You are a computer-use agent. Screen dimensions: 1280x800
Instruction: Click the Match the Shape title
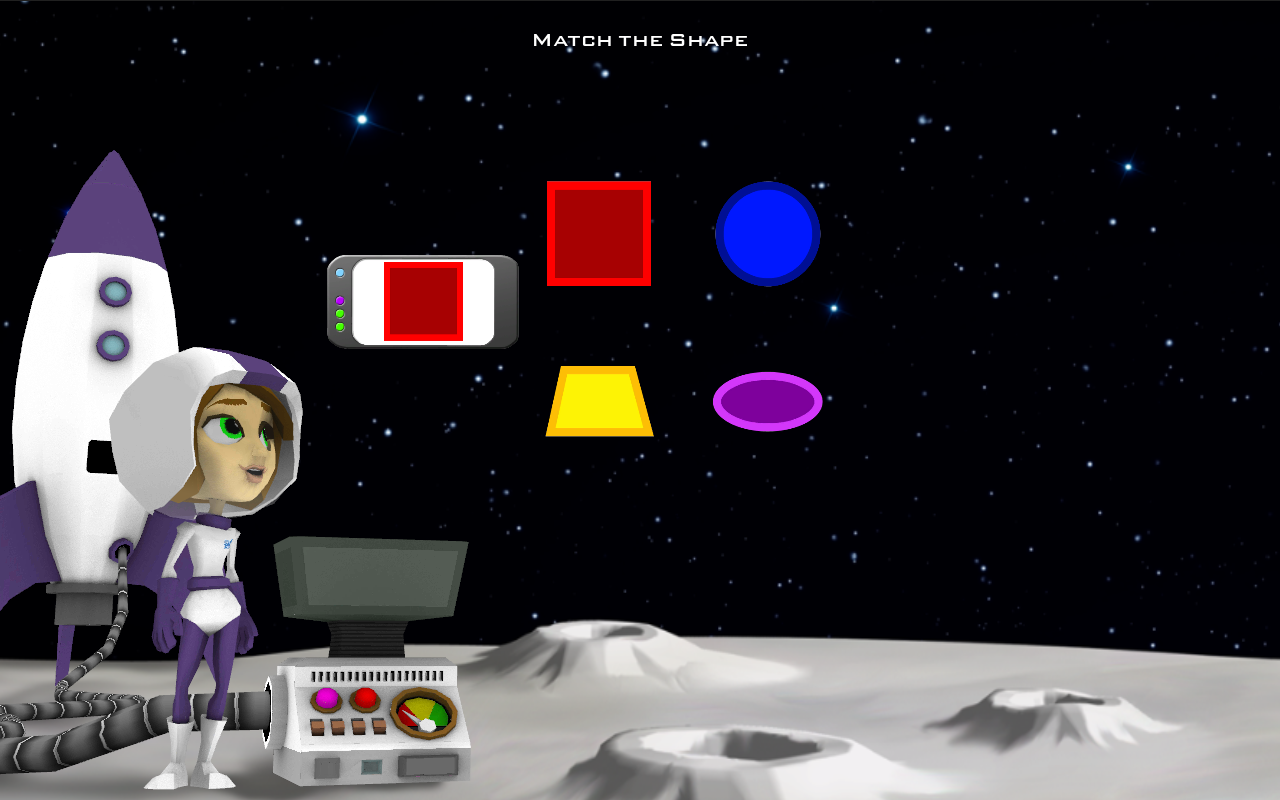pos(640,39)
